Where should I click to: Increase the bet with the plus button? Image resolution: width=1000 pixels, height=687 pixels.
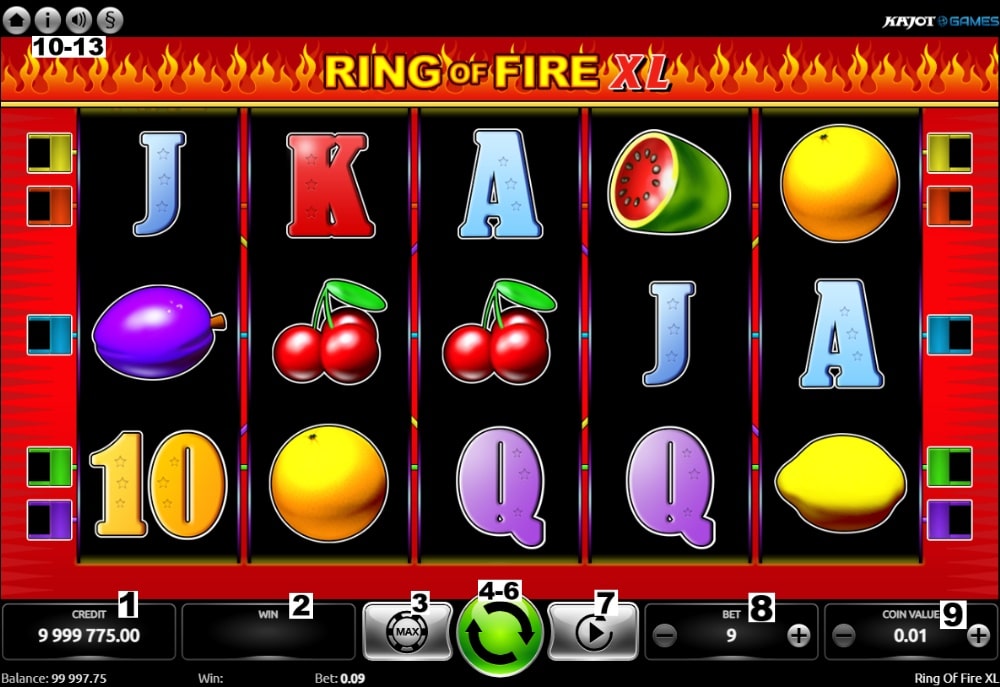tap(798, 635)
